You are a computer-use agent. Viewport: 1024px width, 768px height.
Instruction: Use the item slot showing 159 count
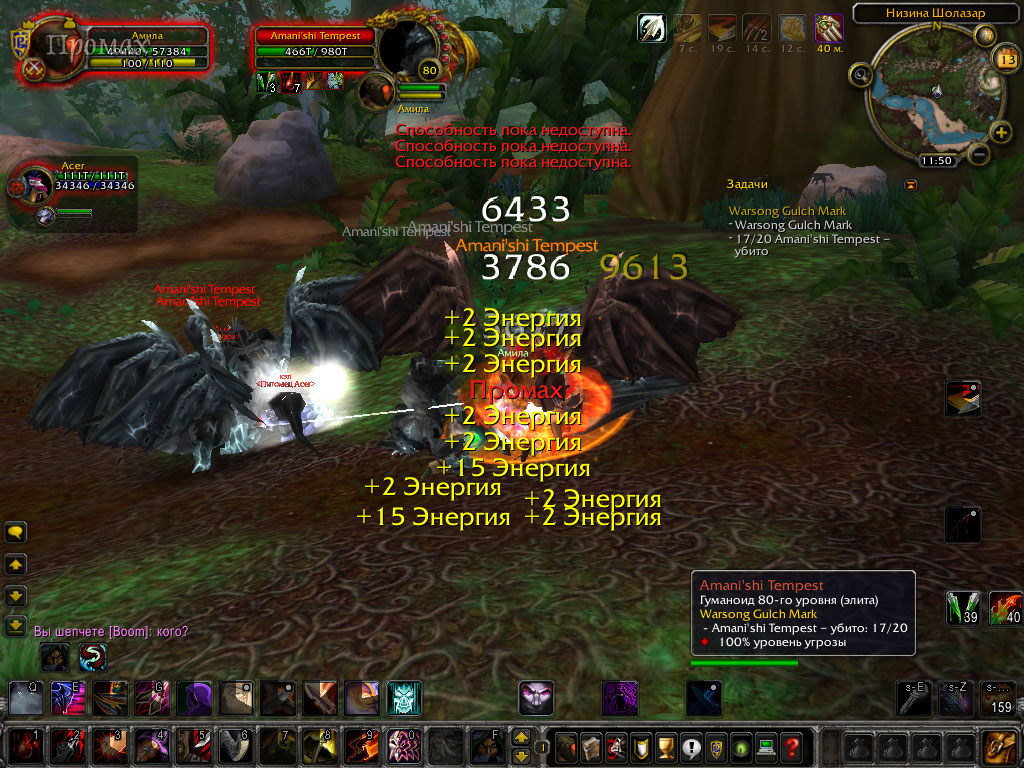998,698
